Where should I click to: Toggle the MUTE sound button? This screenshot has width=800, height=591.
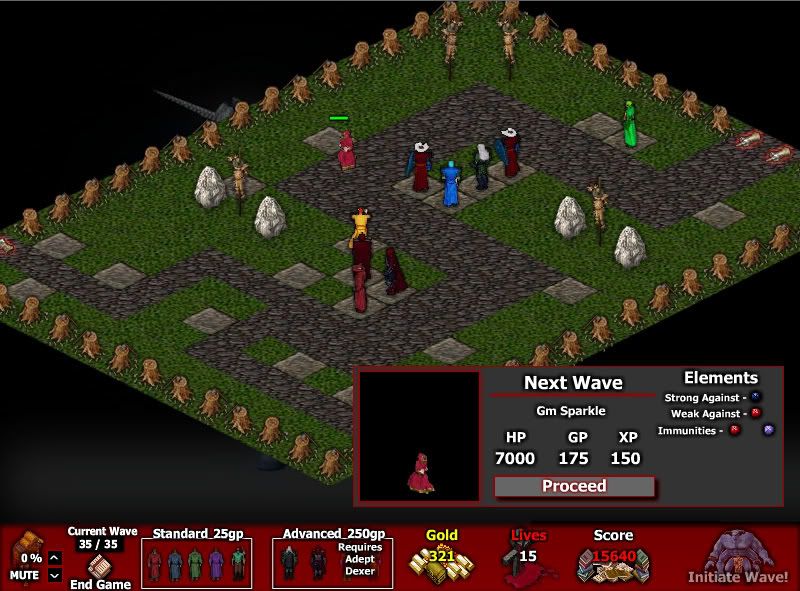(25, 575)
